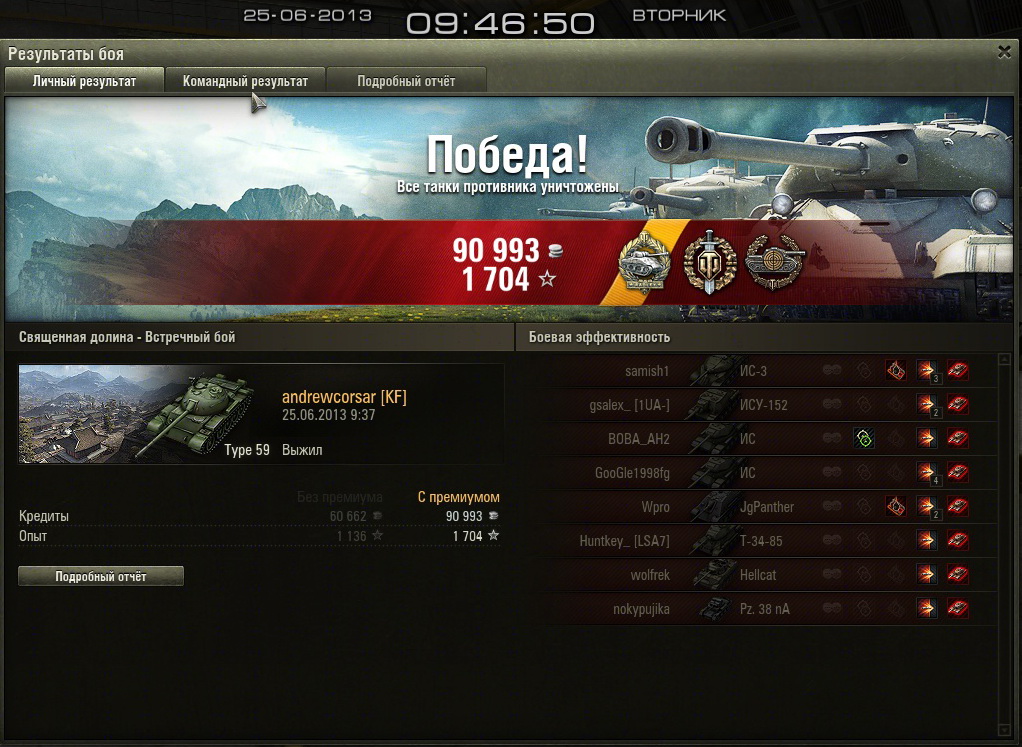Show the Подробный отчёт tab

[x=406, y=81]
